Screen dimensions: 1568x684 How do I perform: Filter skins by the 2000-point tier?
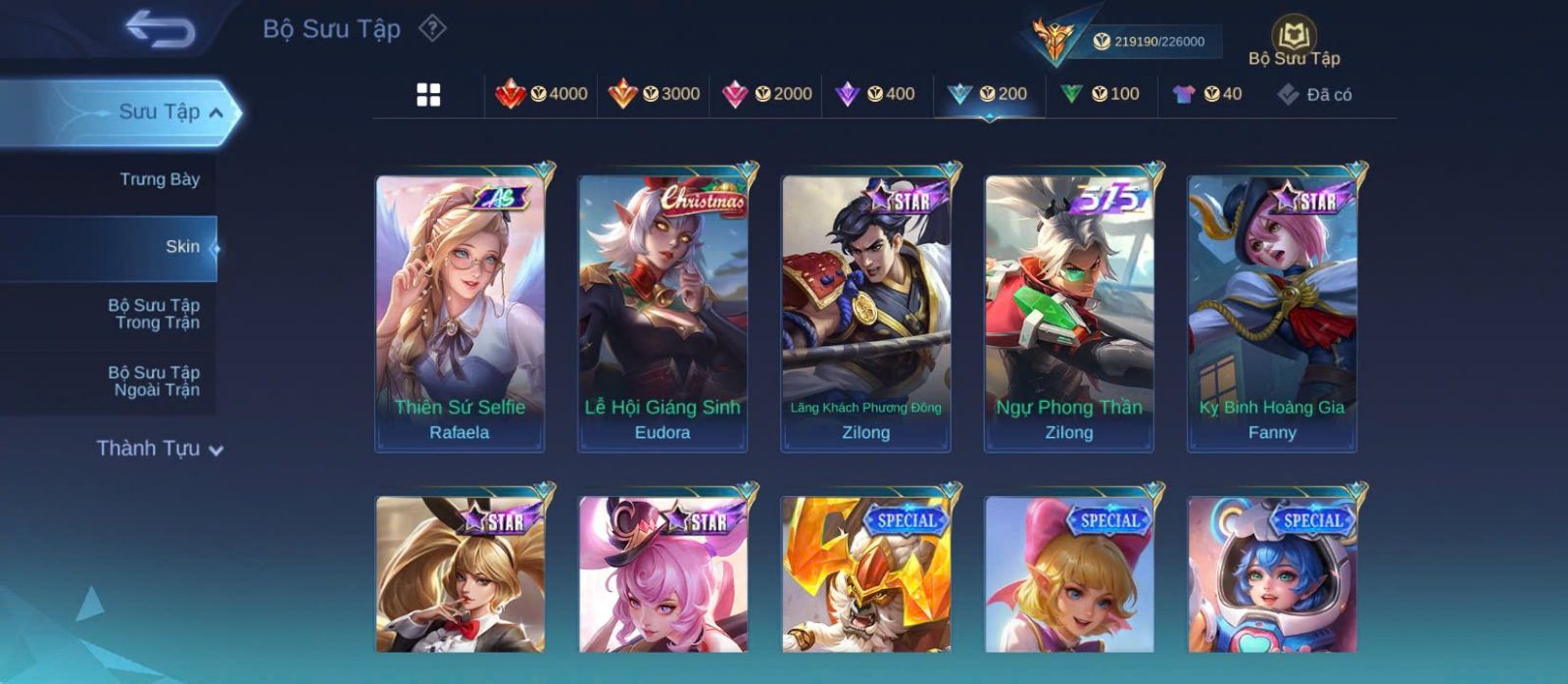click(766, 94)
